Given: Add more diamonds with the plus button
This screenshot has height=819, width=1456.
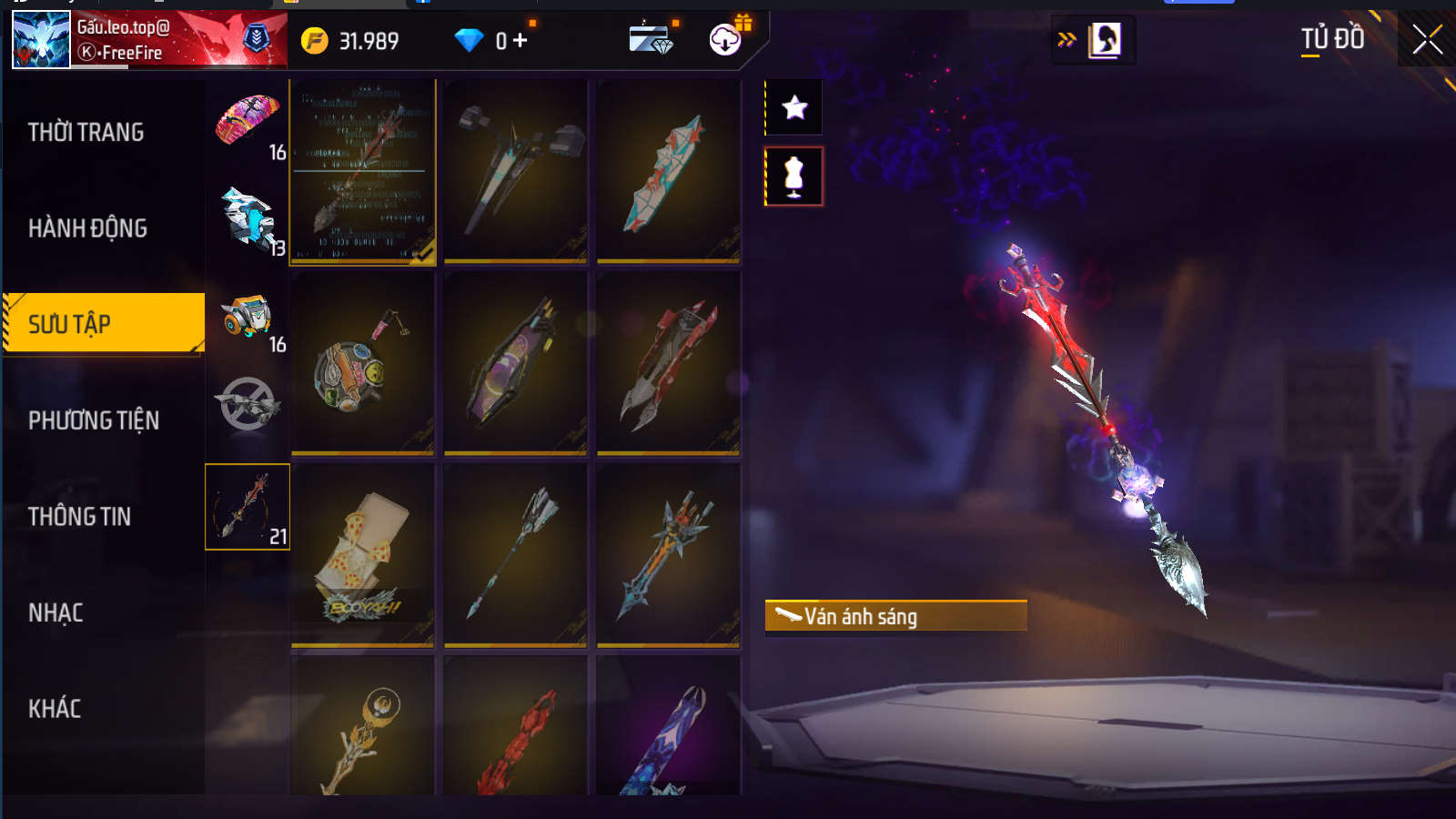Looking at the screenshot, I should pos(520,41).
